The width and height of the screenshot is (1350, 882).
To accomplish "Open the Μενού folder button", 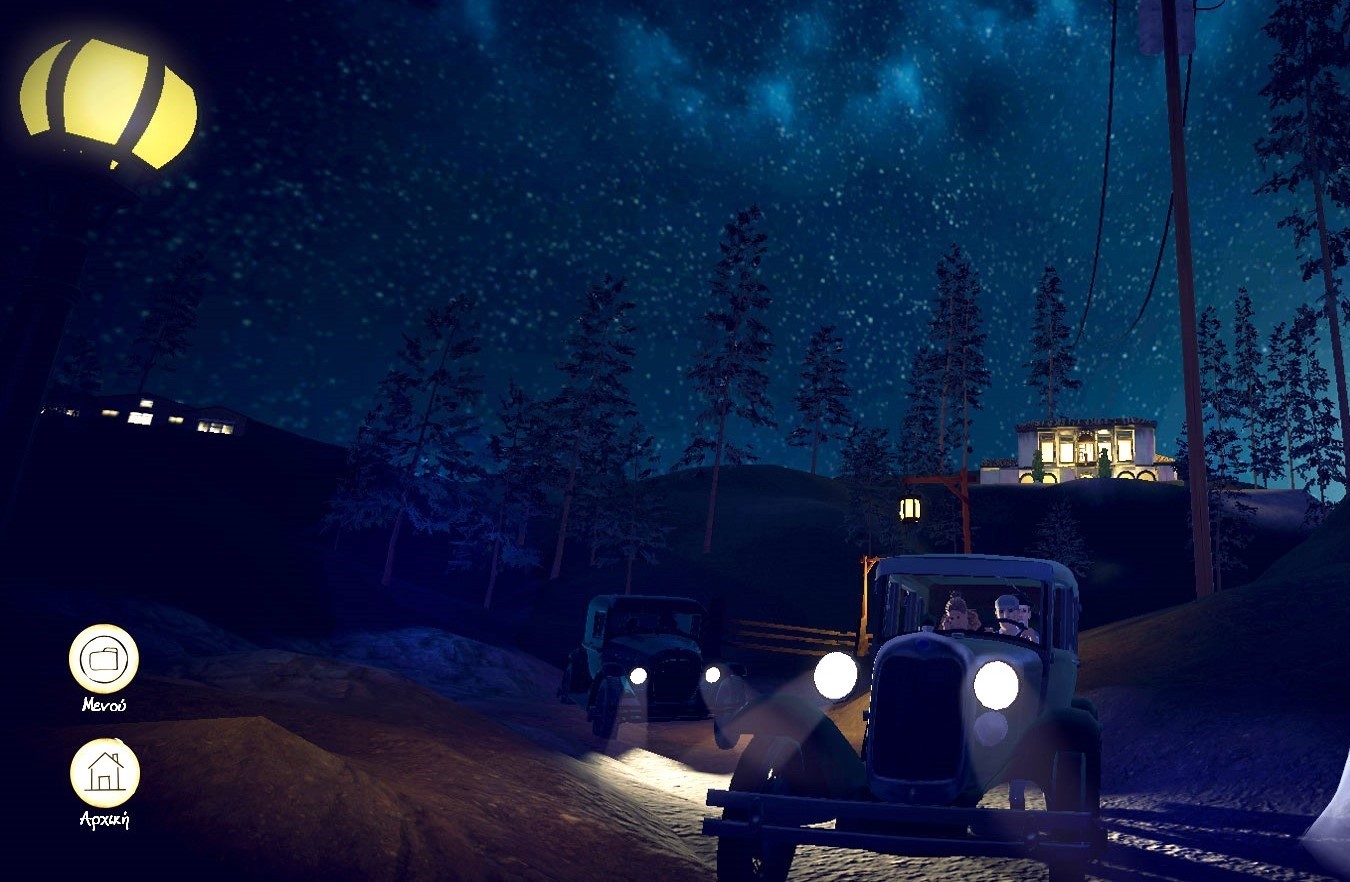I will point(103,658).
